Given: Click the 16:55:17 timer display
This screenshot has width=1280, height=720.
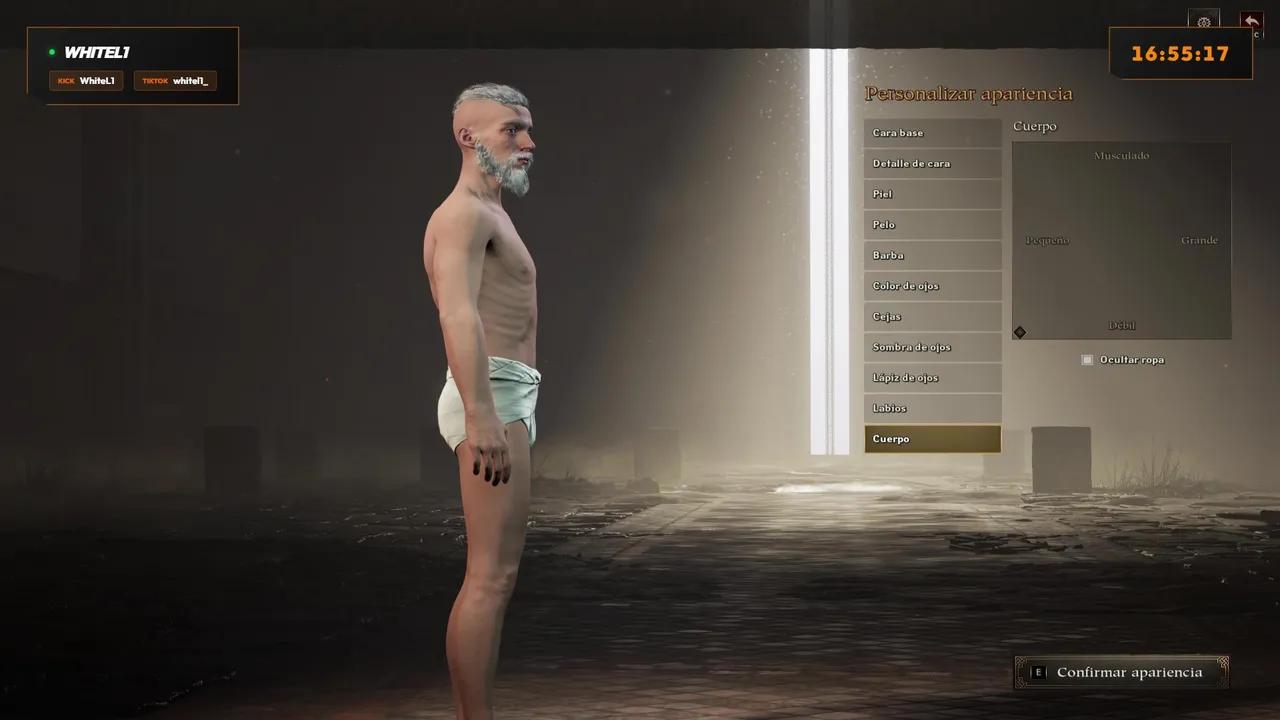Looking at the screenshot, I should coord(1181,54).
